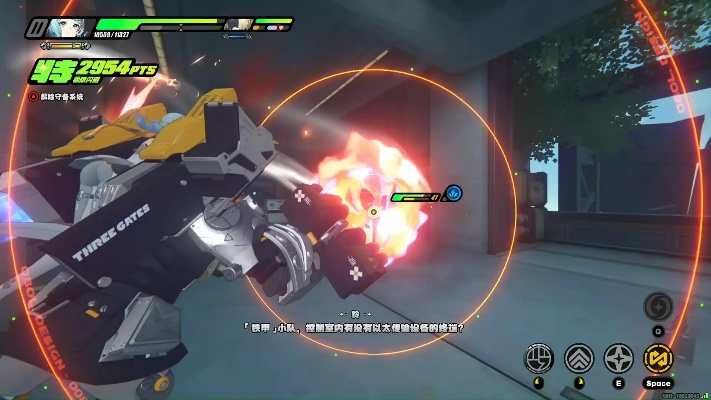
Task: Switch to the blonde teammate portrait
Action: coord(238,24)
